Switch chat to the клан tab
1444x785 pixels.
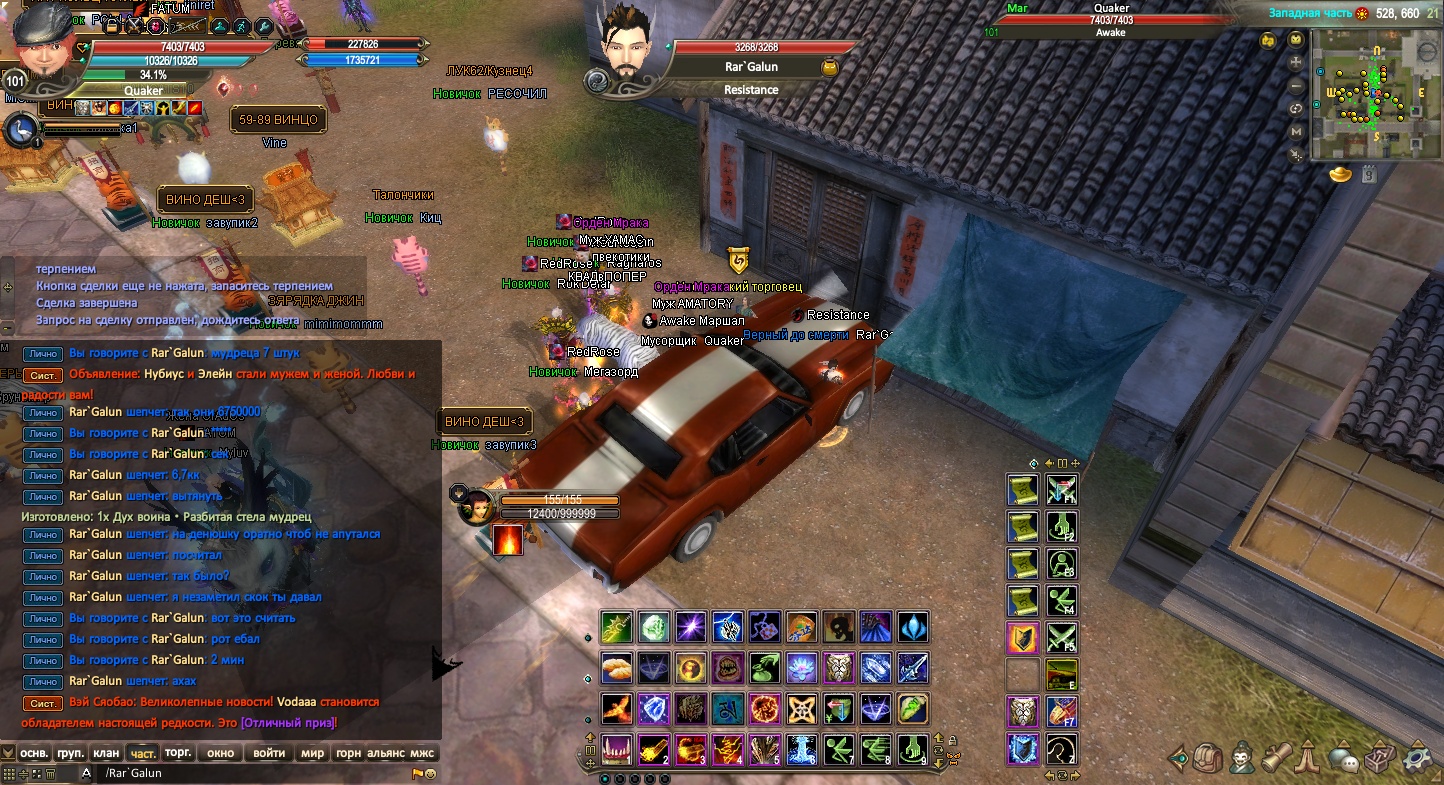pos(106,752)
